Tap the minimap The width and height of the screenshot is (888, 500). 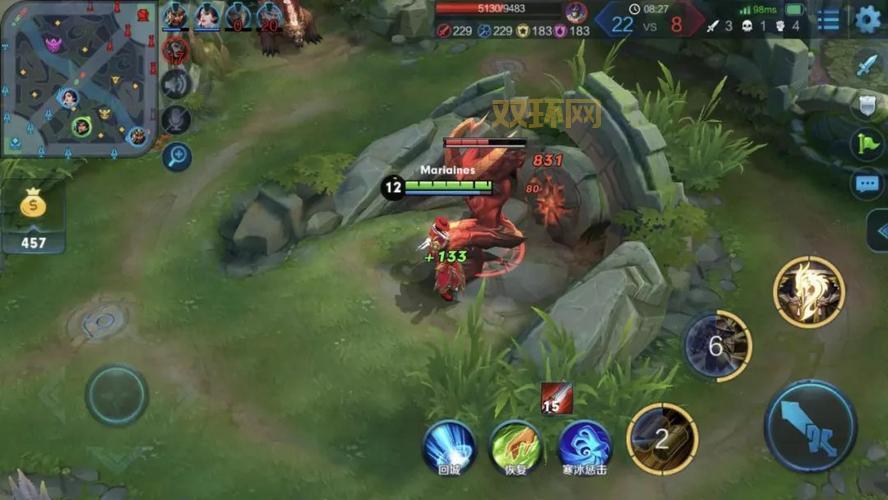[78, 78]
